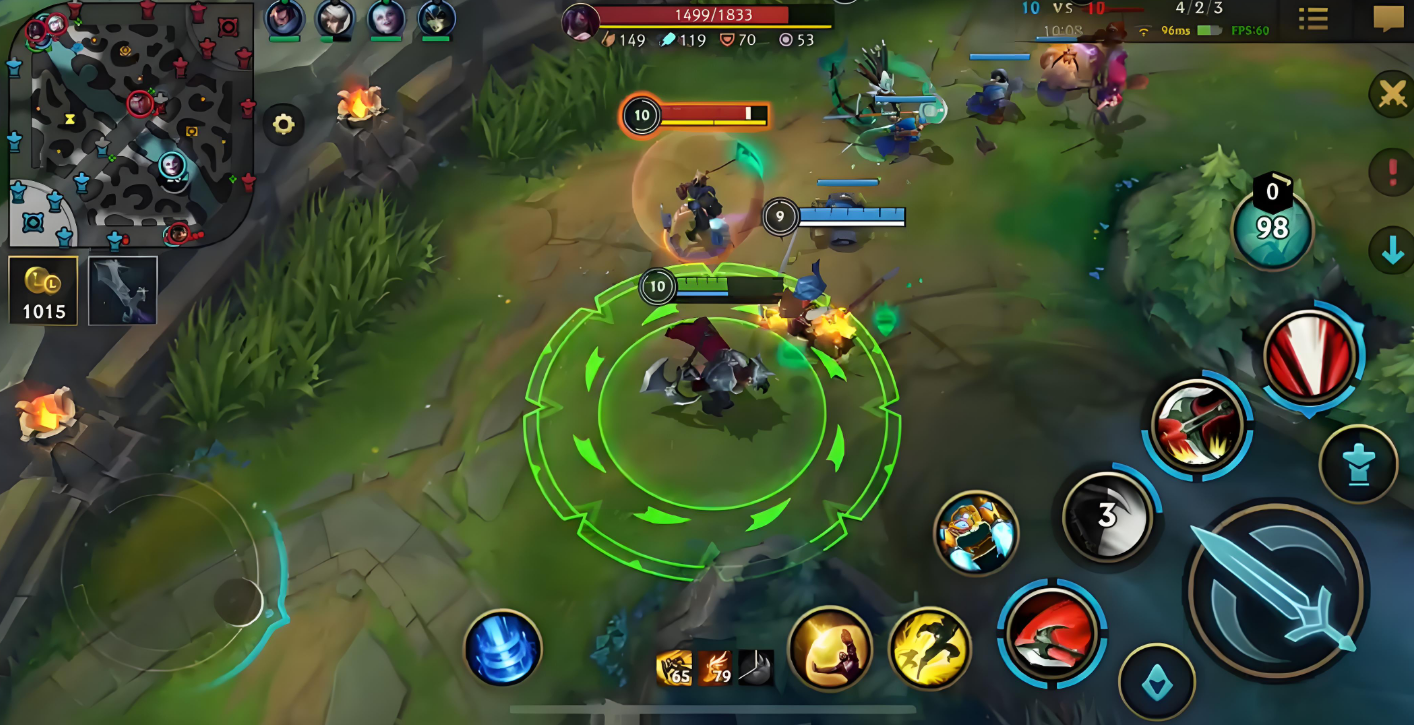Open the shop via the 1015 gold button
Image resolution: width=1414 pixels, height=725 pixels.
coord(43,291)
